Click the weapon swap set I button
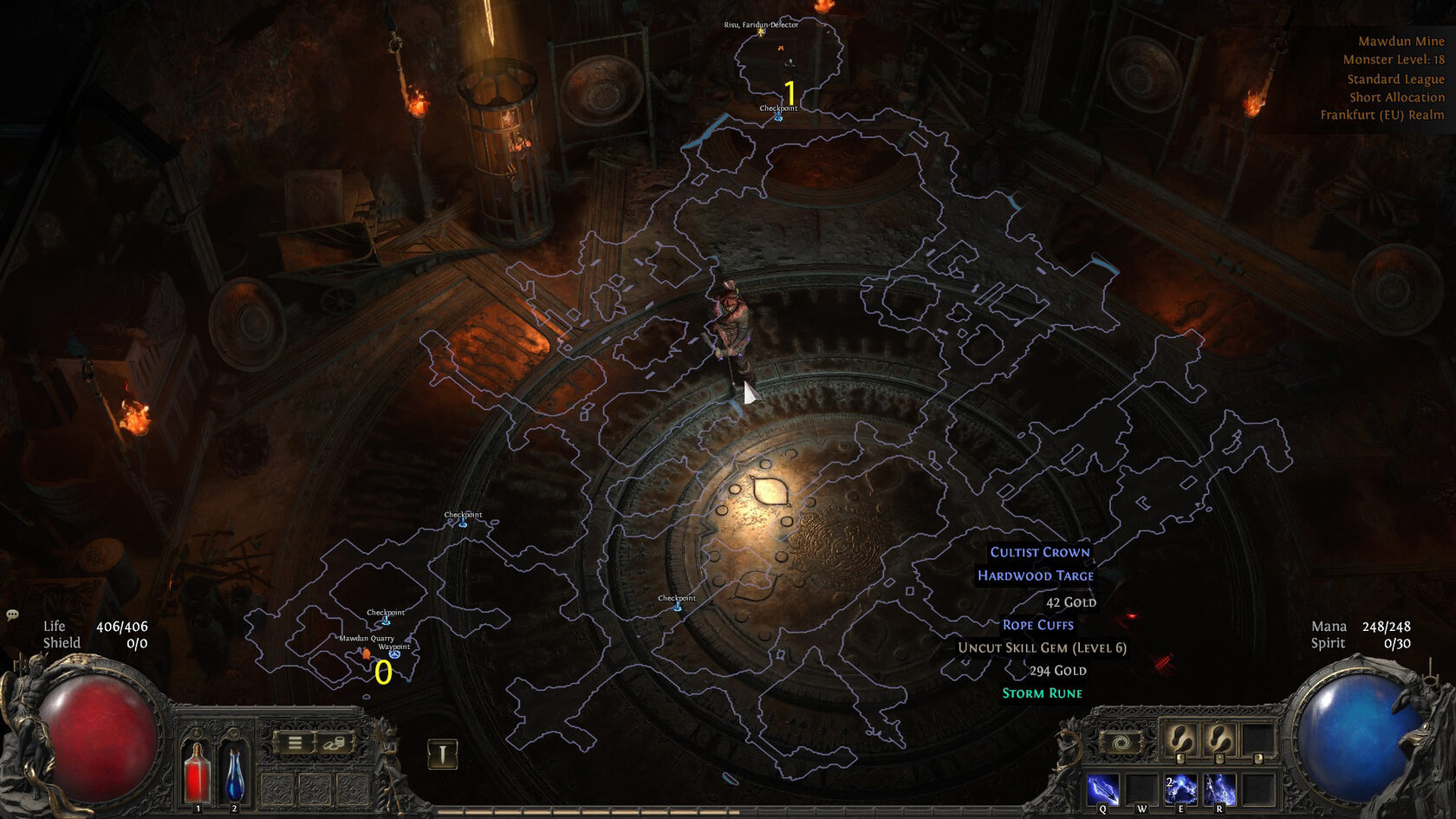 [442, 754]
